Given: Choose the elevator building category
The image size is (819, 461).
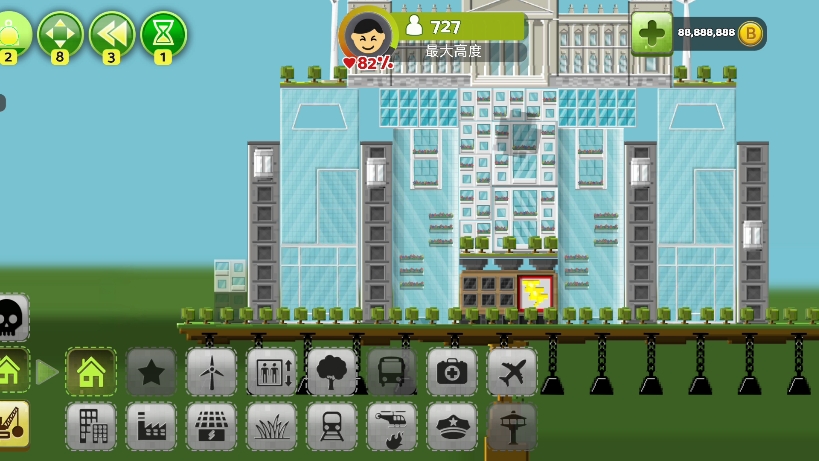Looking at the screenshot, I should [271, 372].
